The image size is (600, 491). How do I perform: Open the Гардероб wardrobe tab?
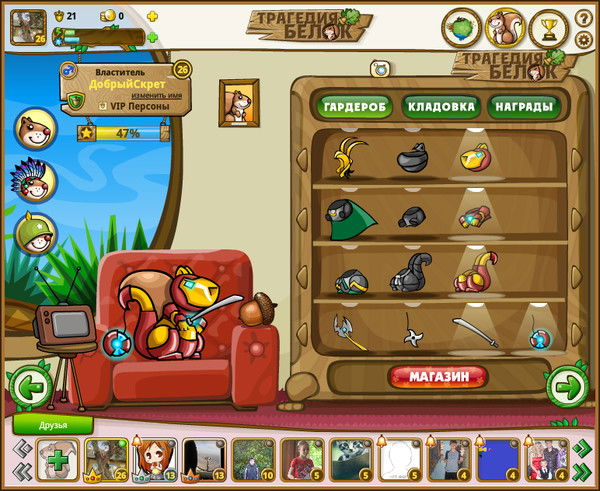pos(354,106)
